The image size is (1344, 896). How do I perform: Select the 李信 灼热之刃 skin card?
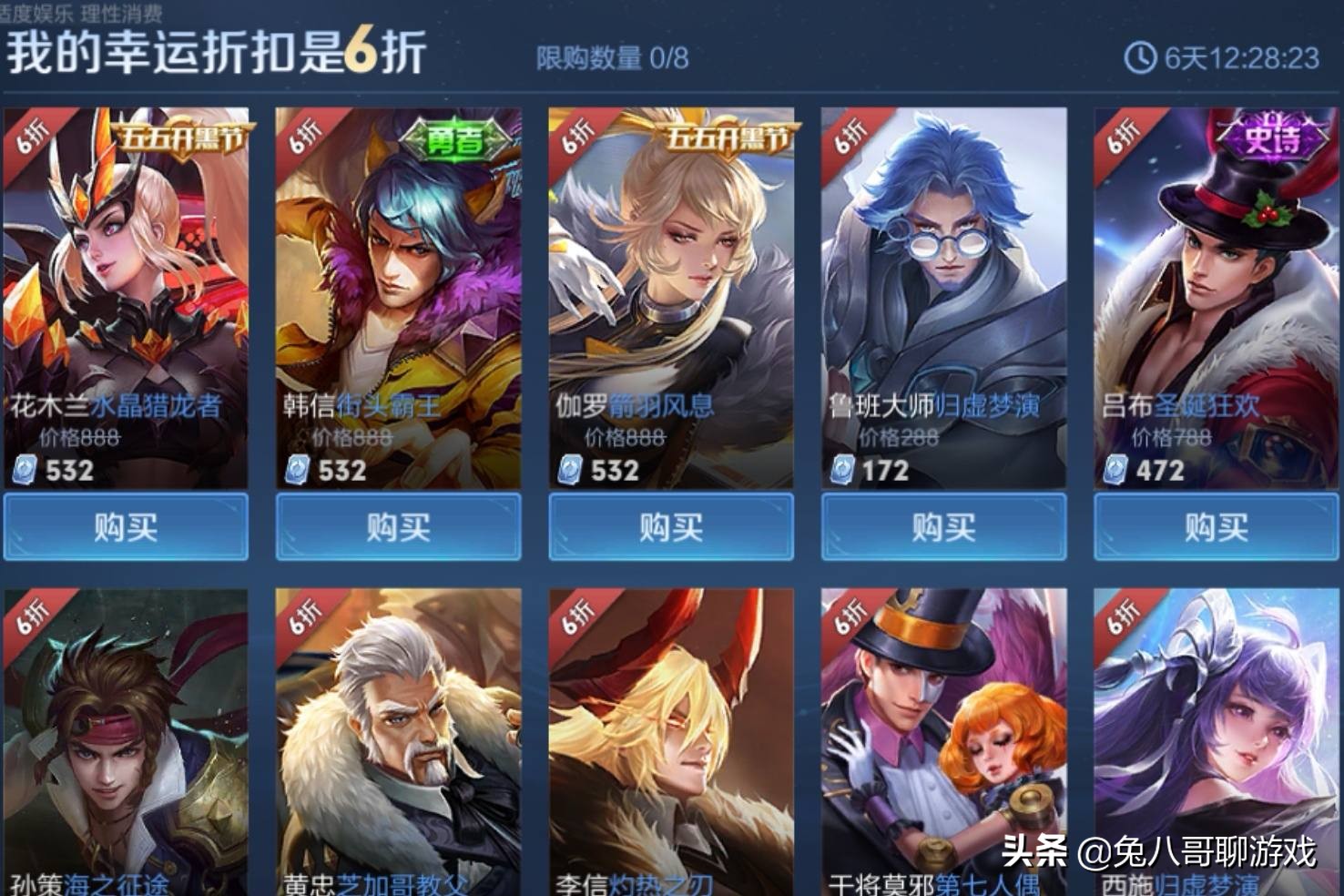(669, 738)
